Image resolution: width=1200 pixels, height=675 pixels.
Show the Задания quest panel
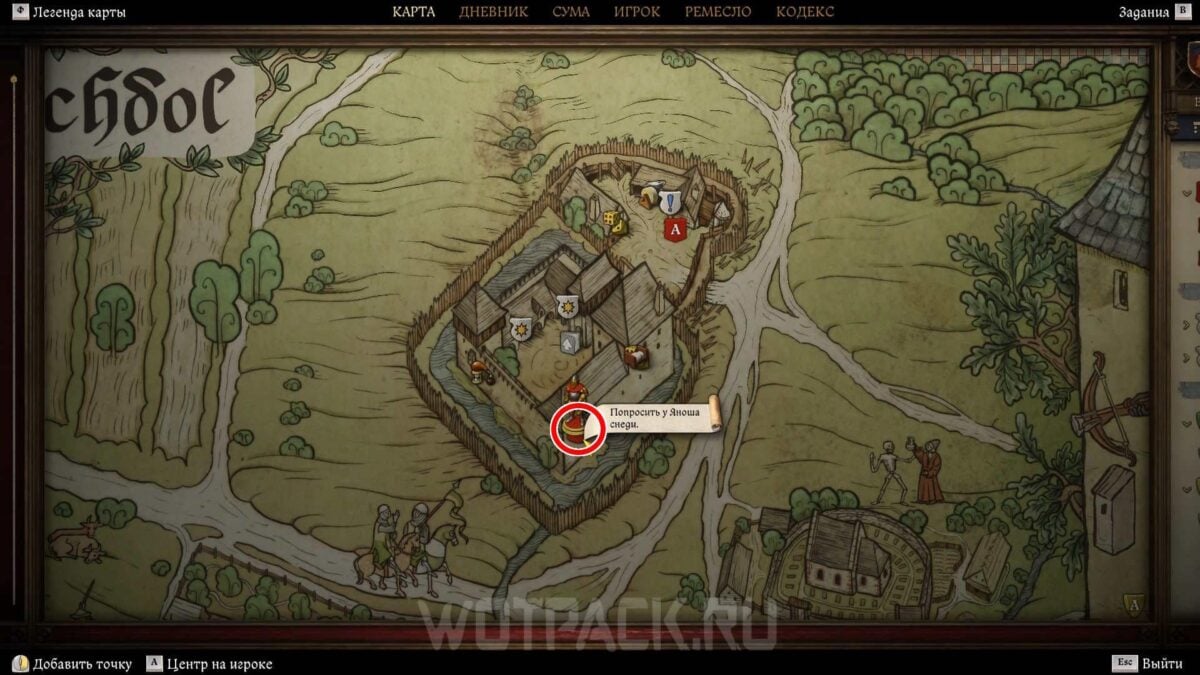(x=1144, y=12)
